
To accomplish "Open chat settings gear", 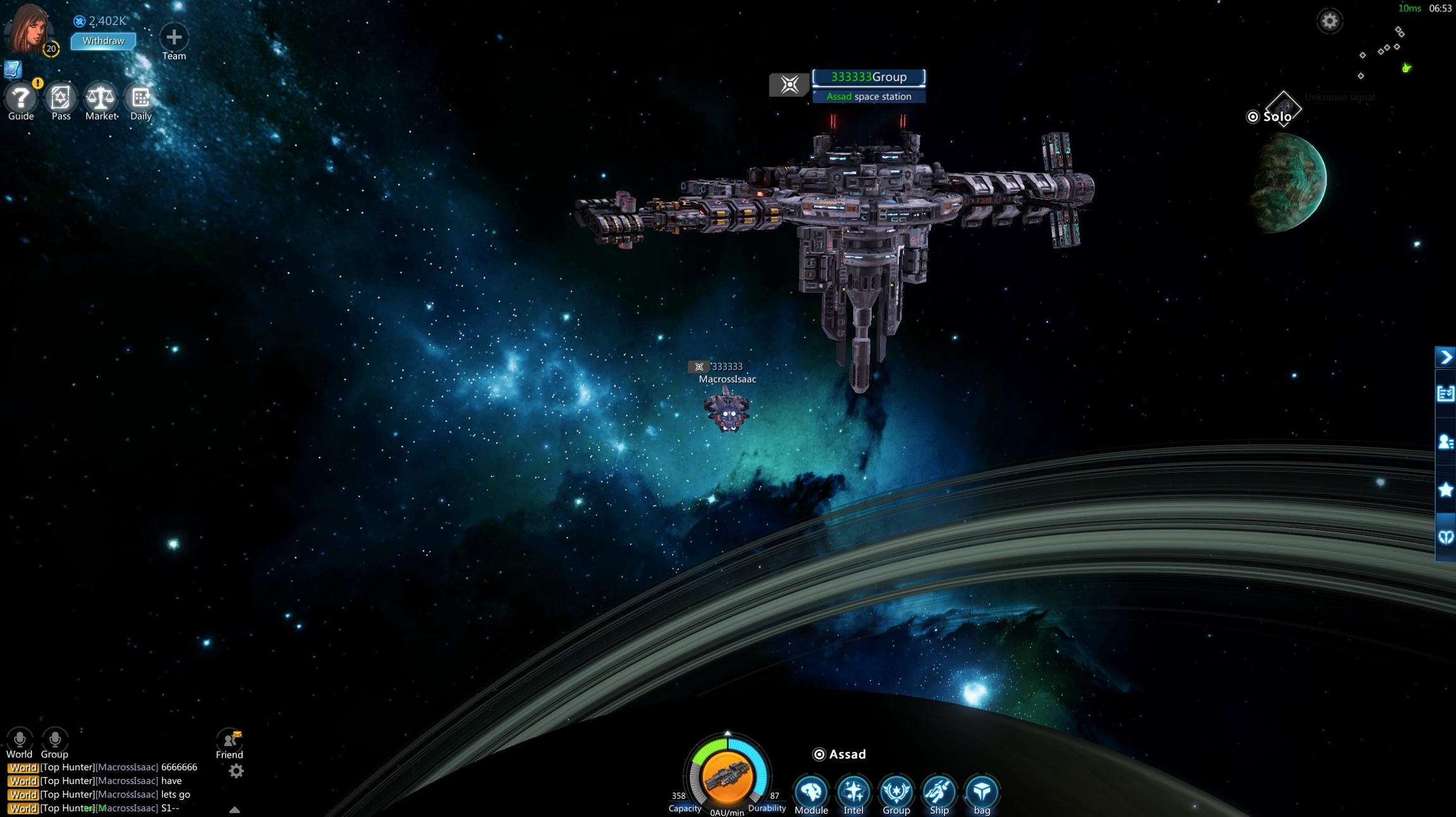I will click(236, 771).
